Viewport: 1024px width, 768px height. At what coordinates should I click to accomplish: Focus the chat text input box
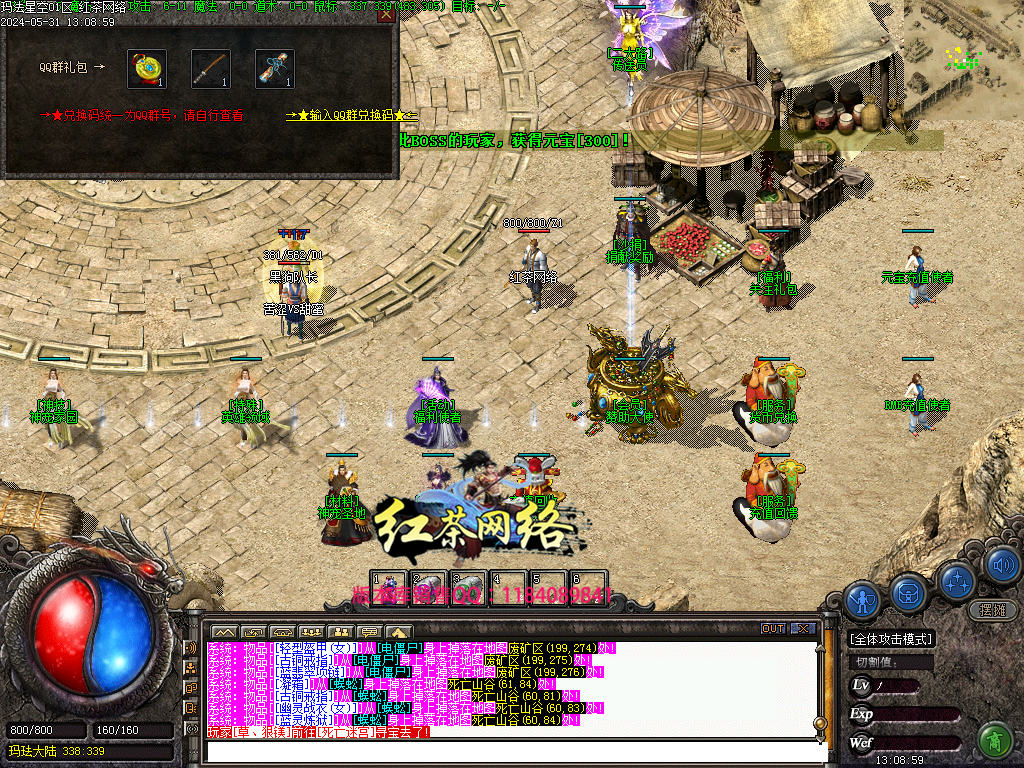pos(510,752)
